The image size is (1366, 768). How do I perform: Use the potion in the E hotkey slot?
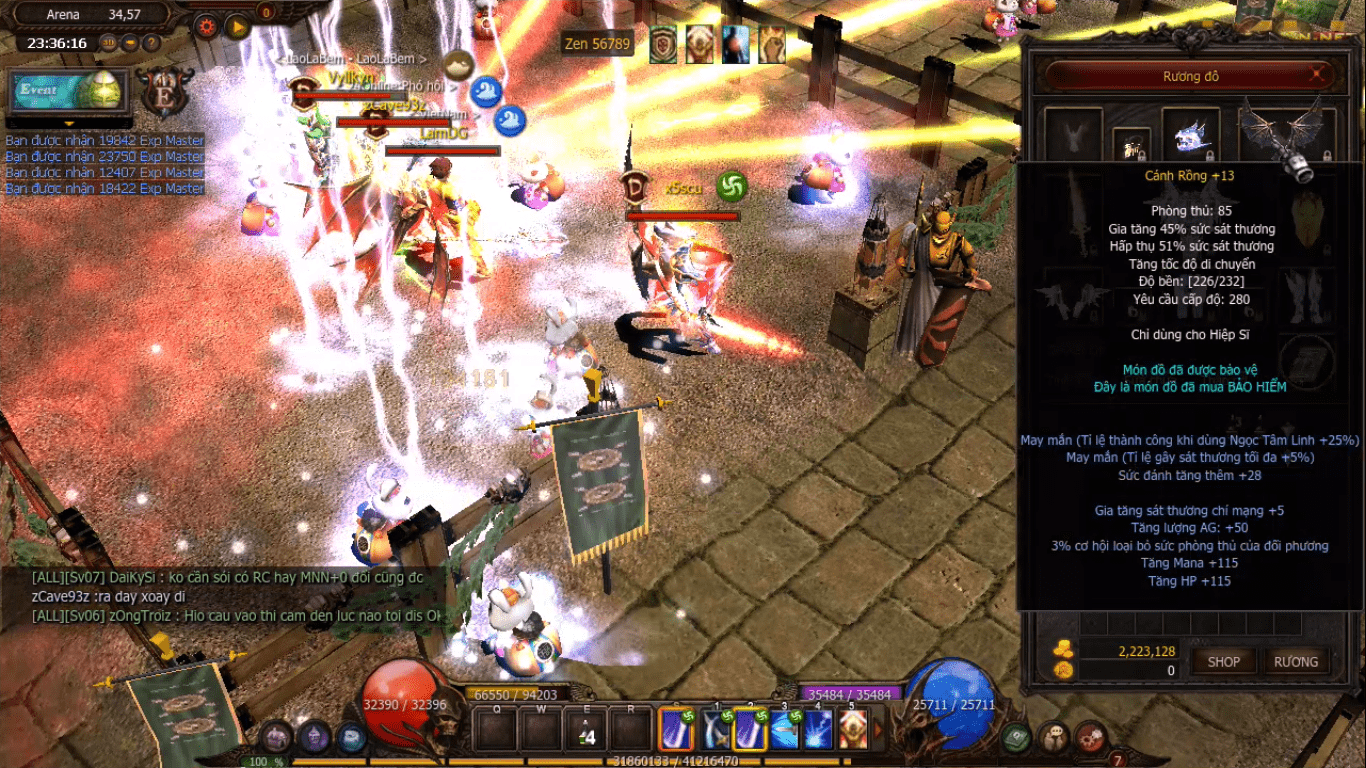click(588, 730)
